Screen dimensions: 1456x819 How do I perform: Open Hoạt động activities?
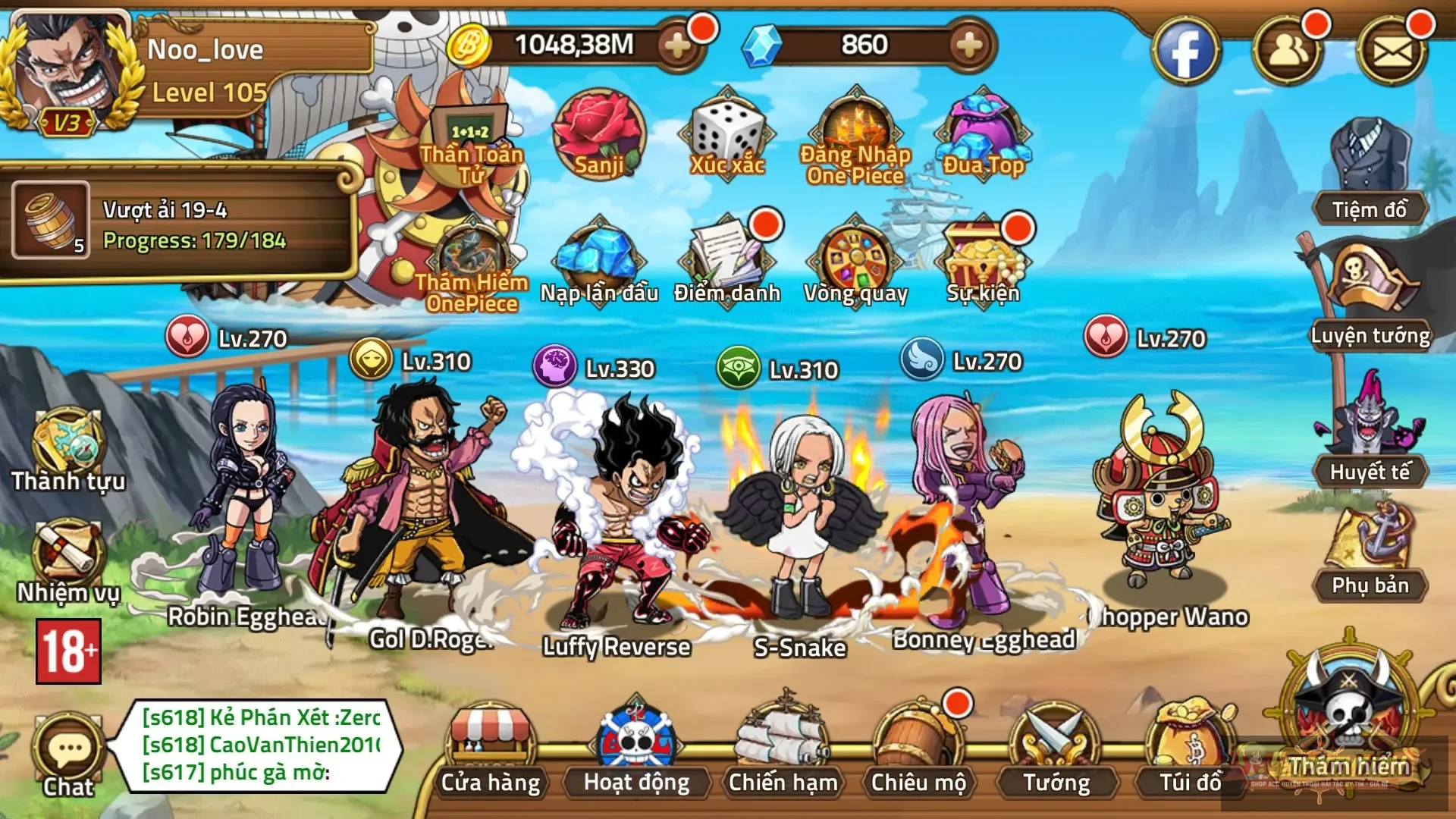point(636,751)
